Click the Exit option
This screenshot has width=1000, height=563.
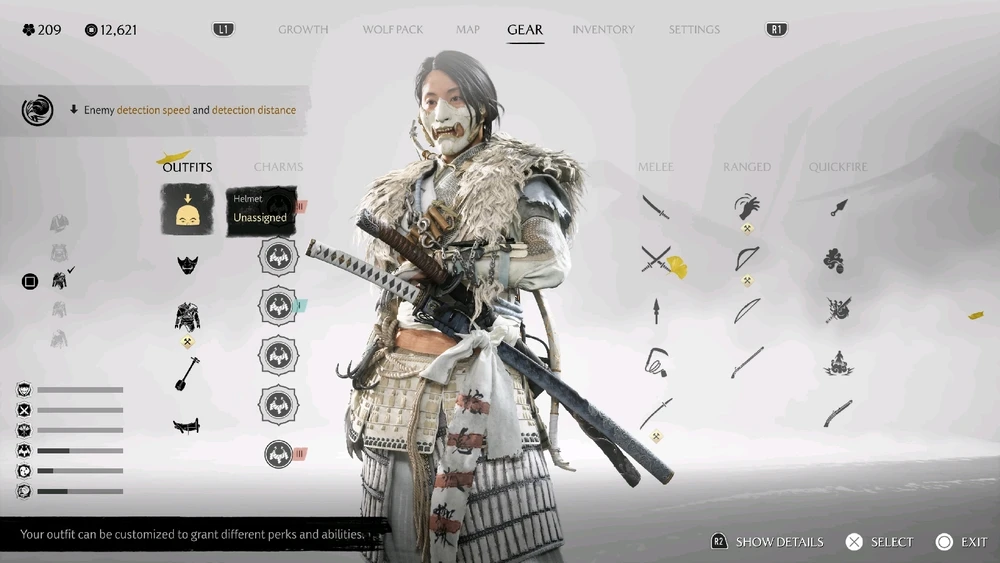tap(963, 542)
